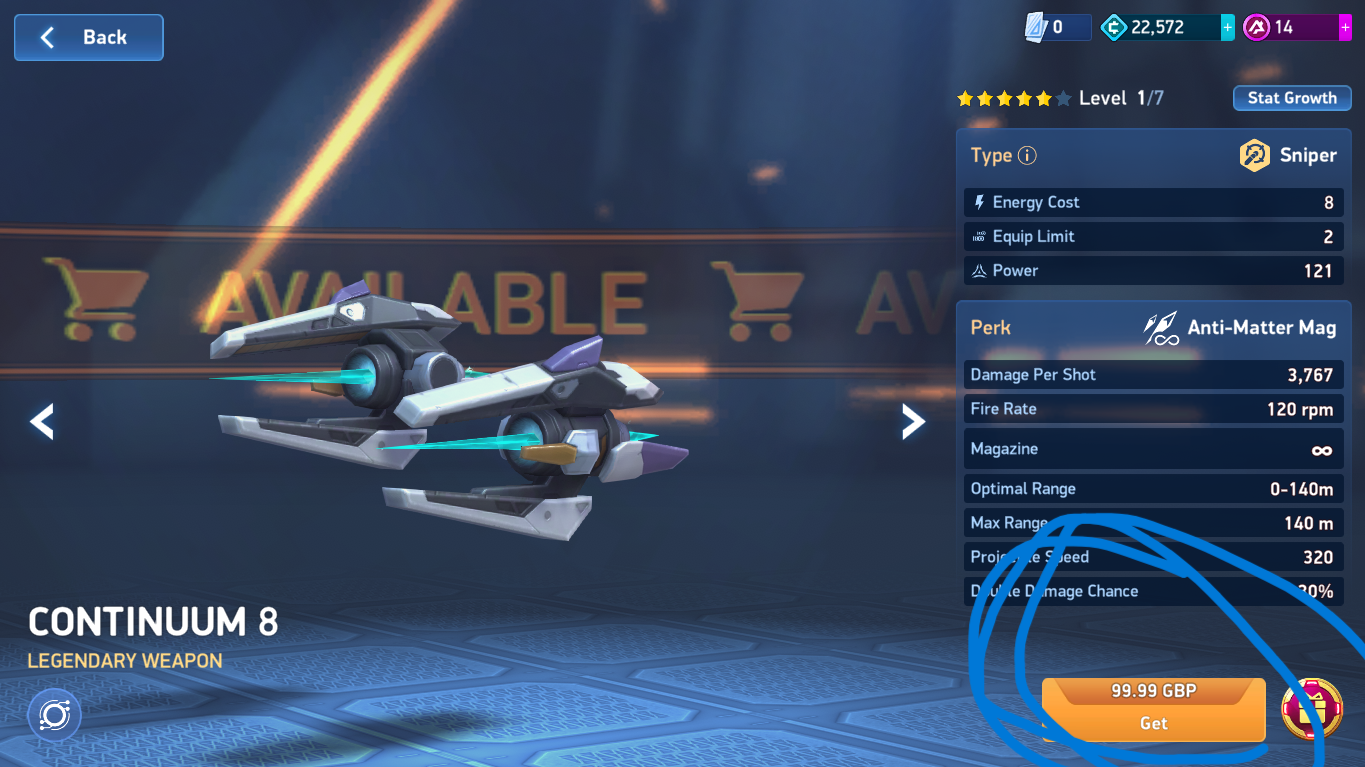
Task: Tap the circular rotate view icon
Action: 54,714
